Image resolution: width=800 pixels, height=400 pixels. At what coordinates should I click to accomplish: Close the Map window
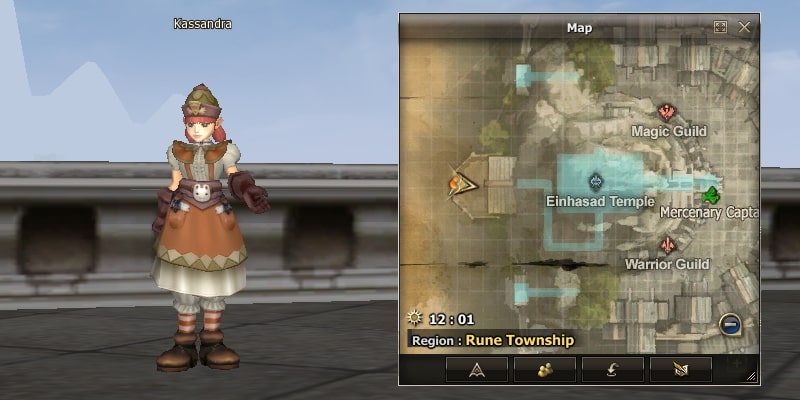point(744,27)
